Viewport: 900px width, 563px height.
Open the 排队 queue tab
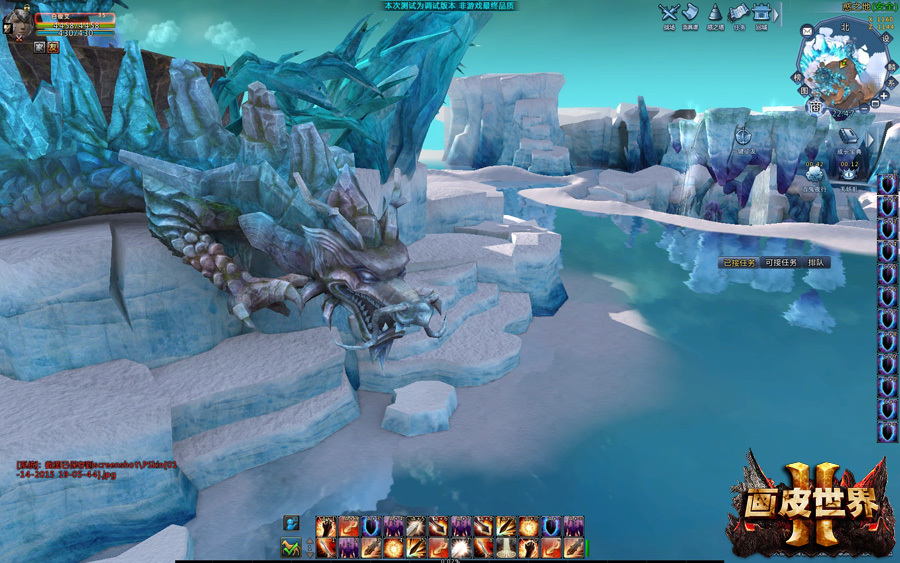(x=816, y=262)
